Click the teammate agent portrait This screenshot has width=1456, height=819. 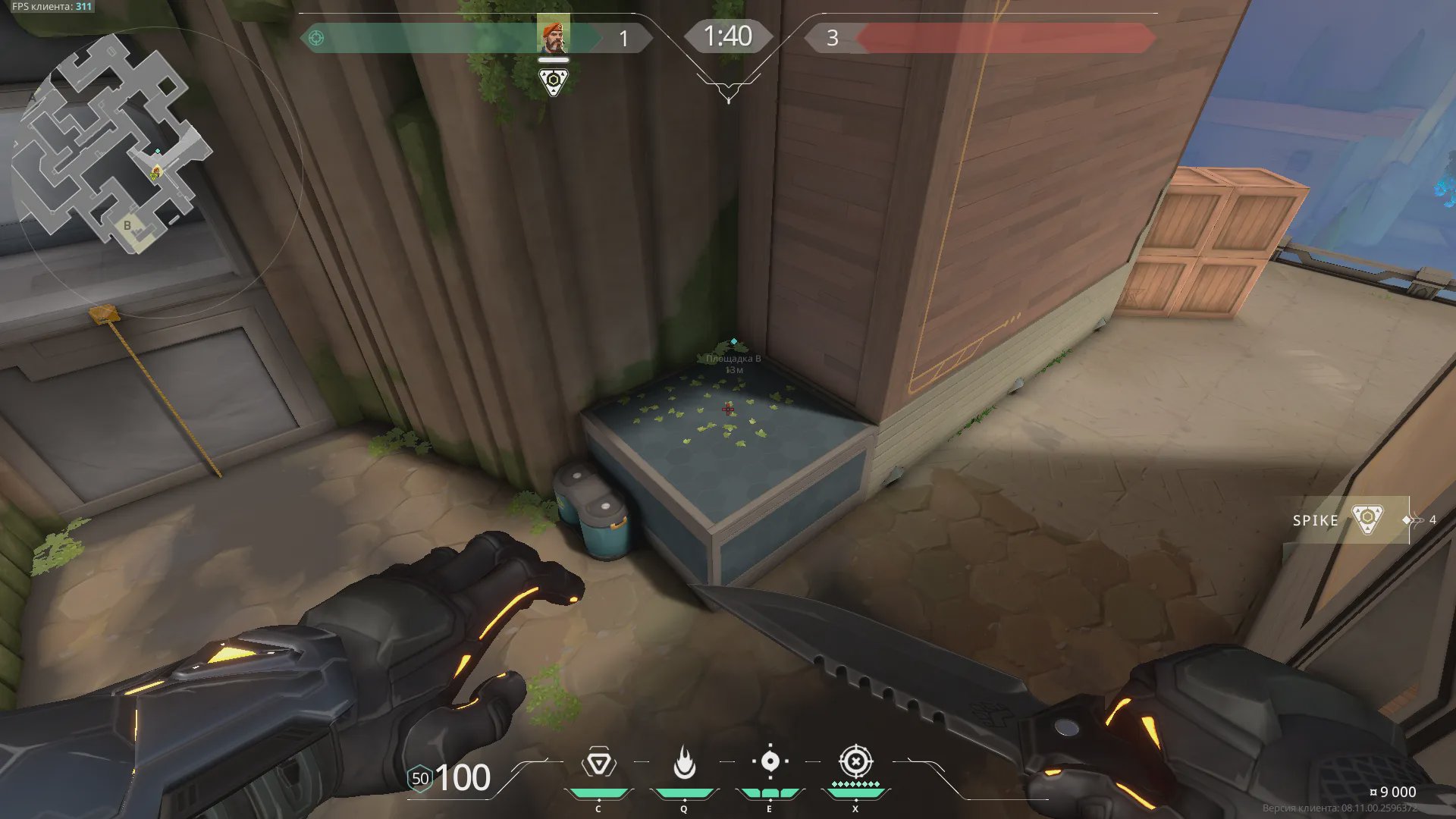click(x=553, y=36)
